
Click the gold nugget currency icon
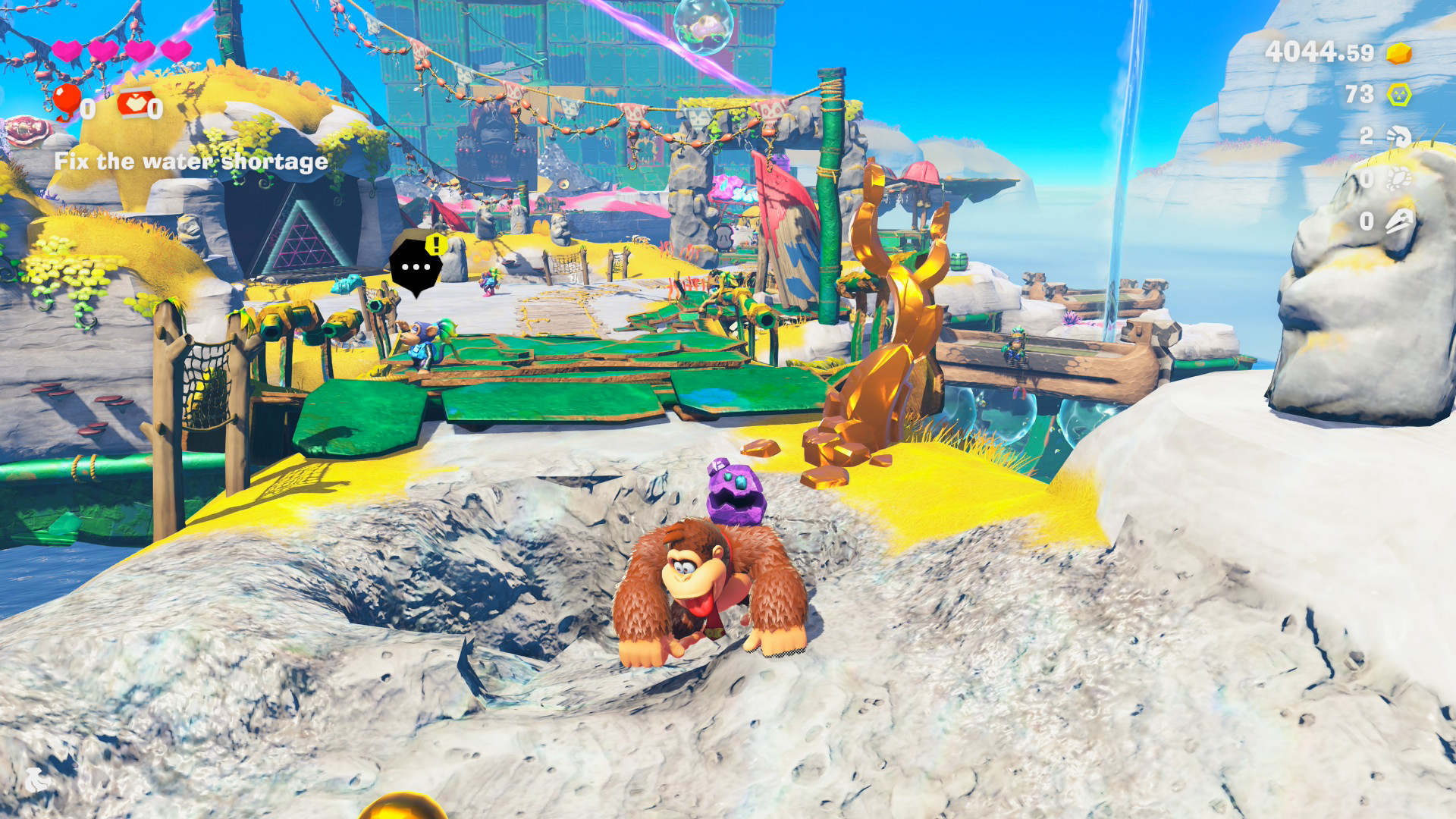point(1399,53)
